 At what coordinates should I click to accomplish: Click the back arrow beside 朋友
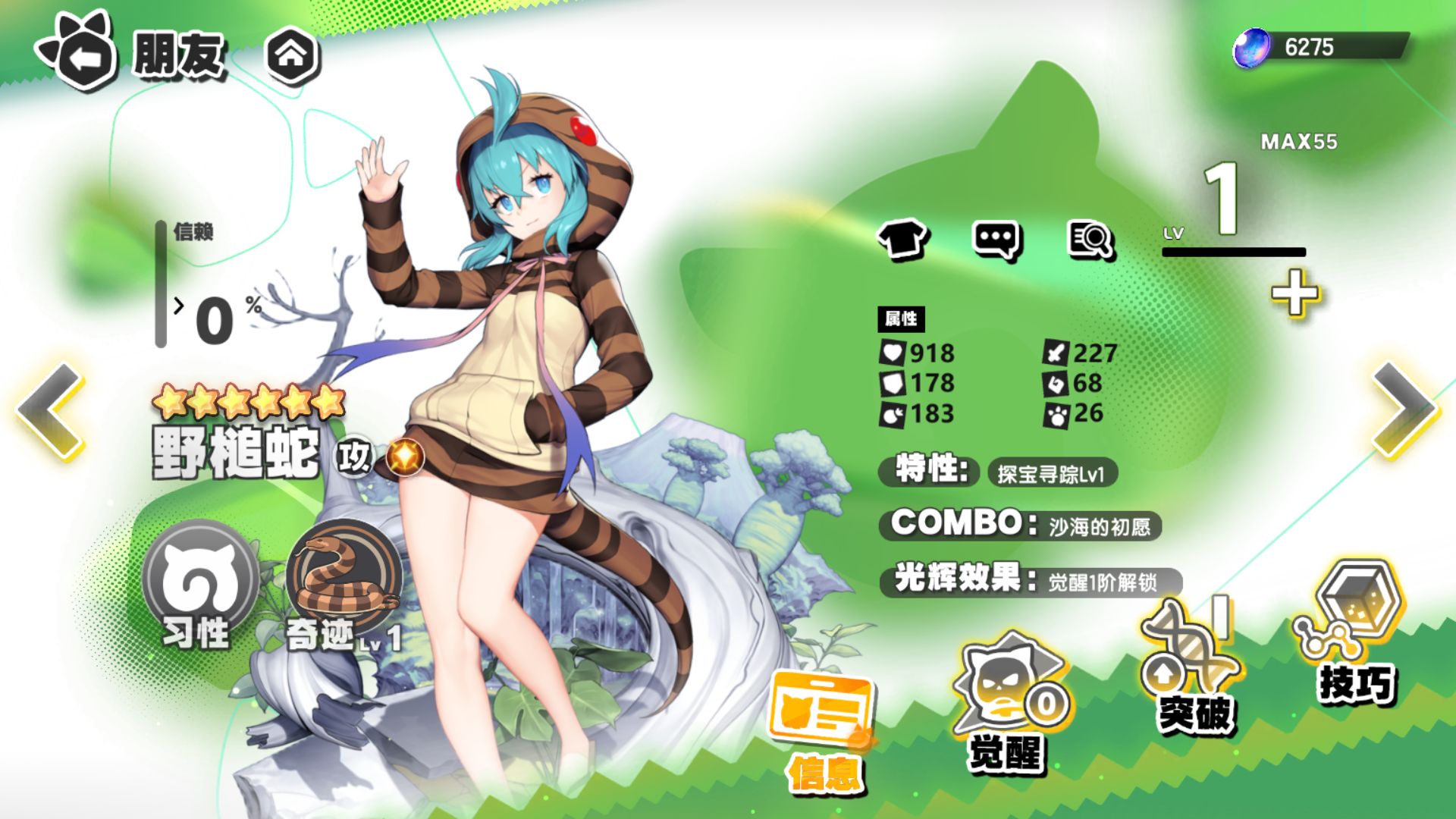[82, 52]
